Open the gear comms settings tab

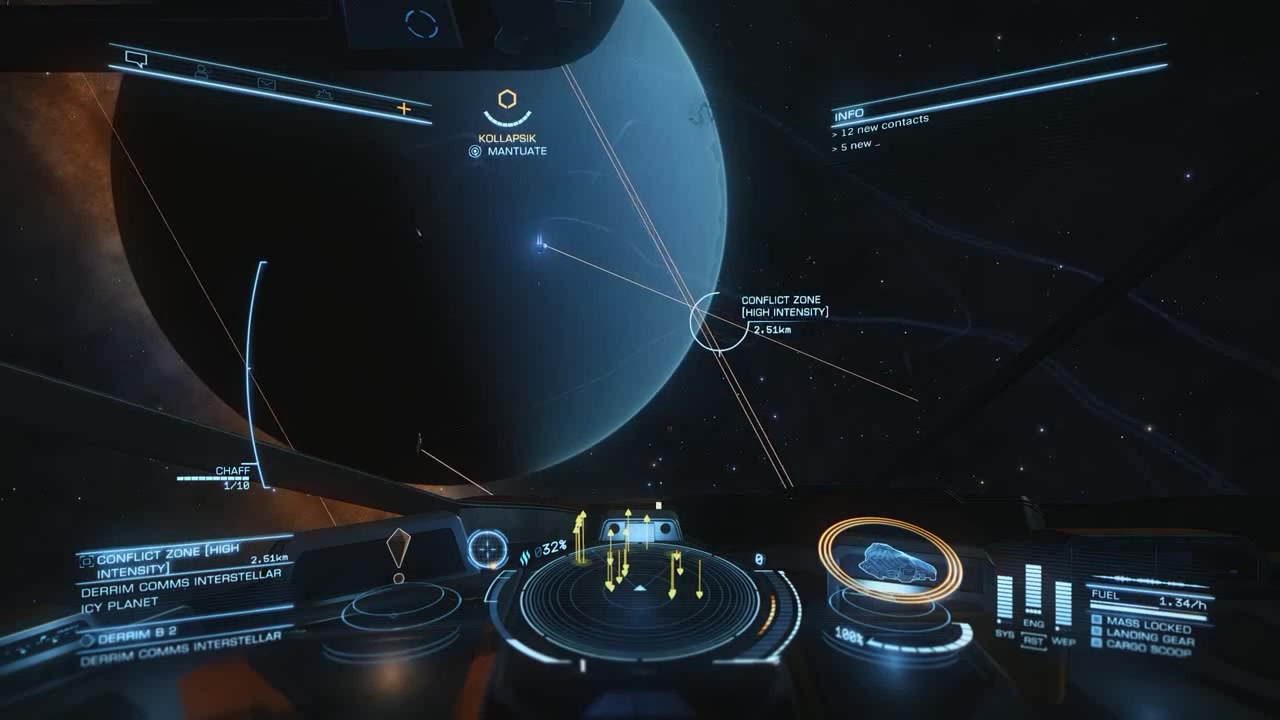[324, 95]
